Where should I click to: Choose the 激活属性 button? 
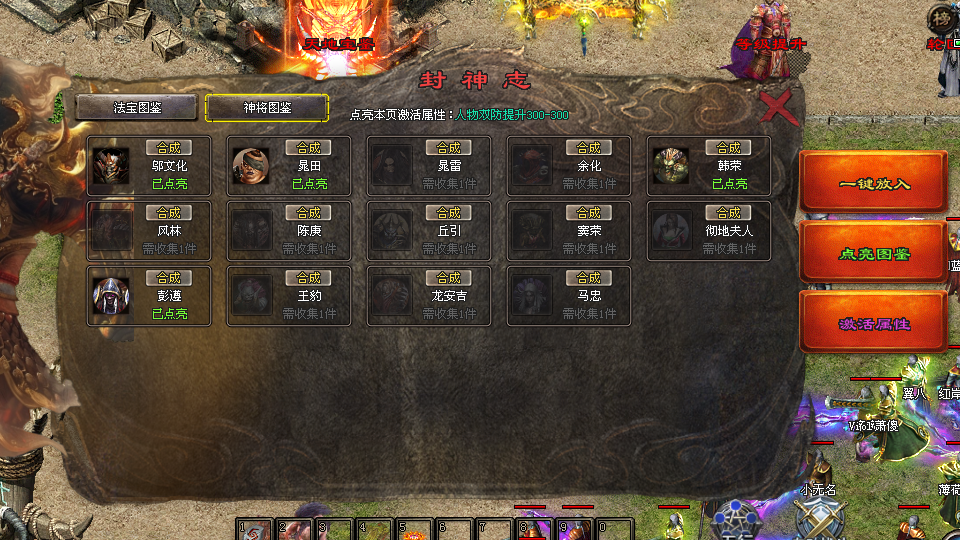tap(873, 324)
